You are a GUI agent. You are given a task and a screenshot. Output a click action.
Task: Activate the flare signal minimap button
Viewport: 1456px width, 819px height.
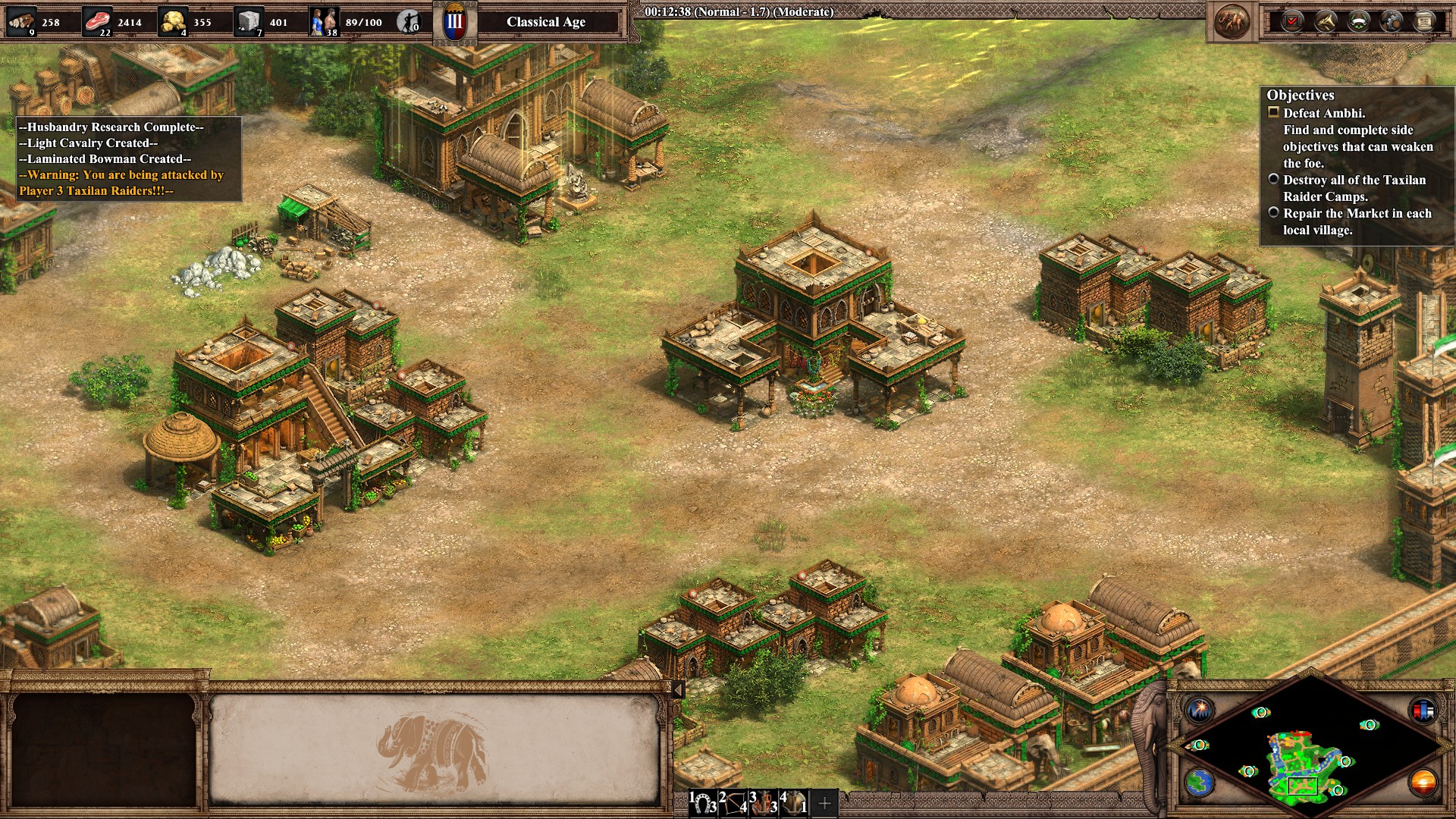1200,710
